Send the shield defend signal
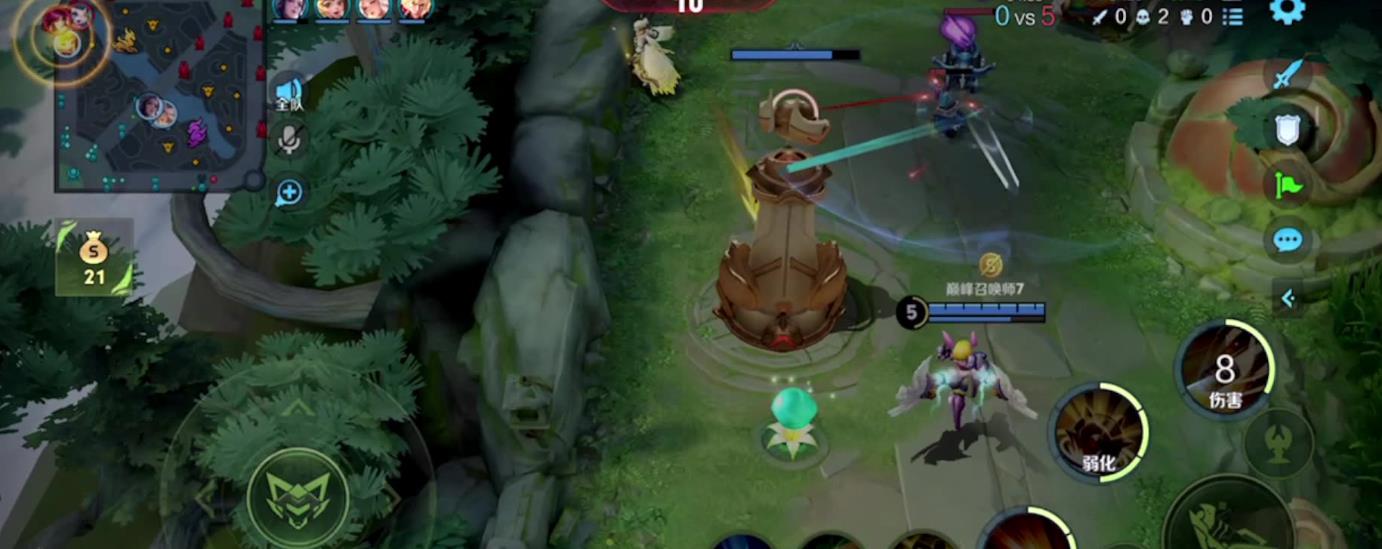 click(x=1287, y=128)
